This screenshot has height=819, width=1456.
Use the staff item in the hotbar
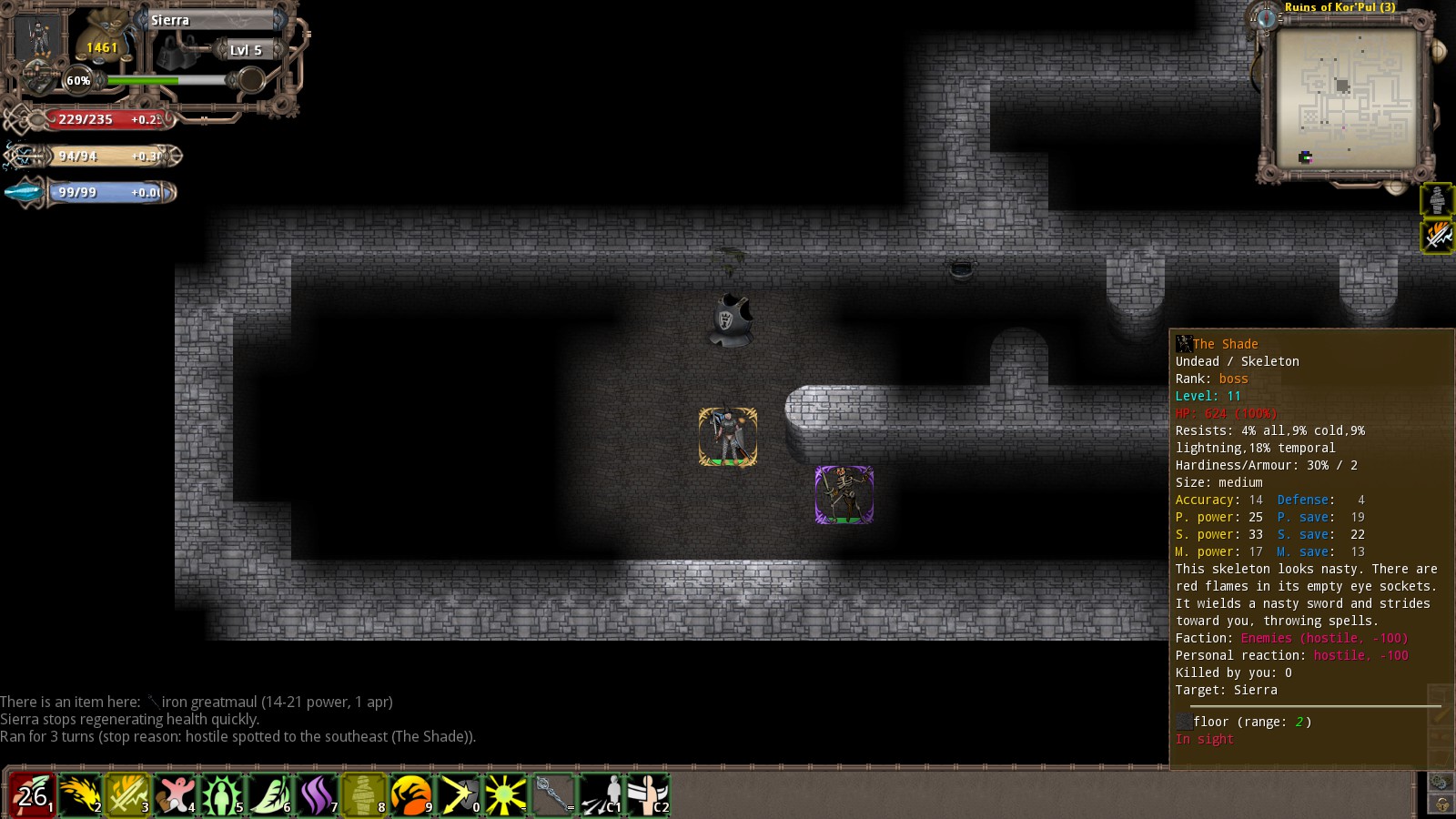[553, 794]
